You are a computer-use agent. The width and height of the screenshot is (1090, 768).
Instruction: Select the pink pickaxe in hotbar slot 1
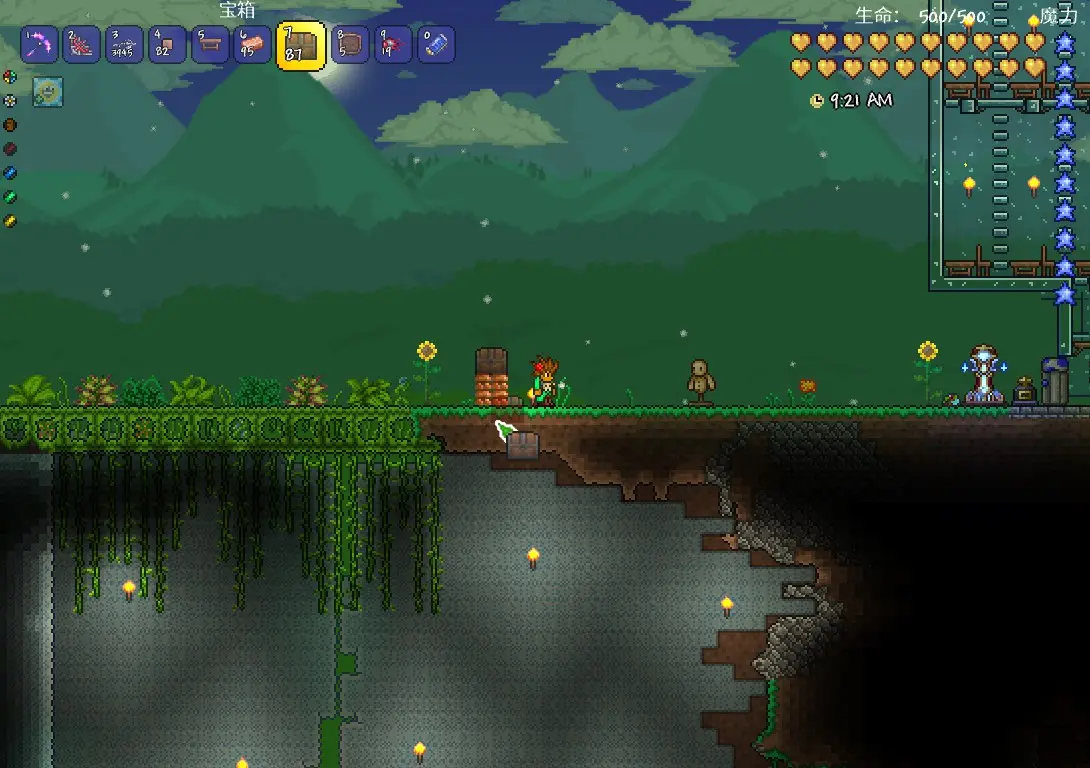[x=39, y=45]
